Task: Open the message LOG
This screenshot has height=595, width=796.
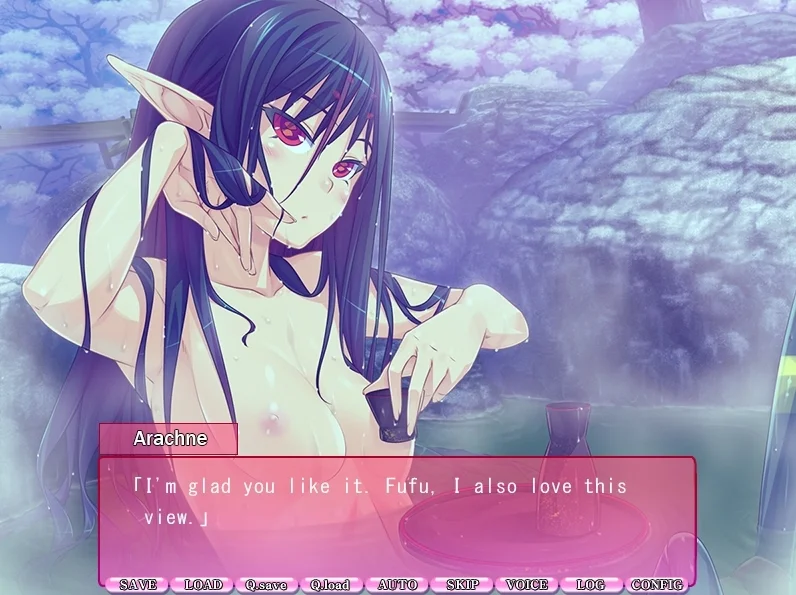Action: click(x=591, y=584)
